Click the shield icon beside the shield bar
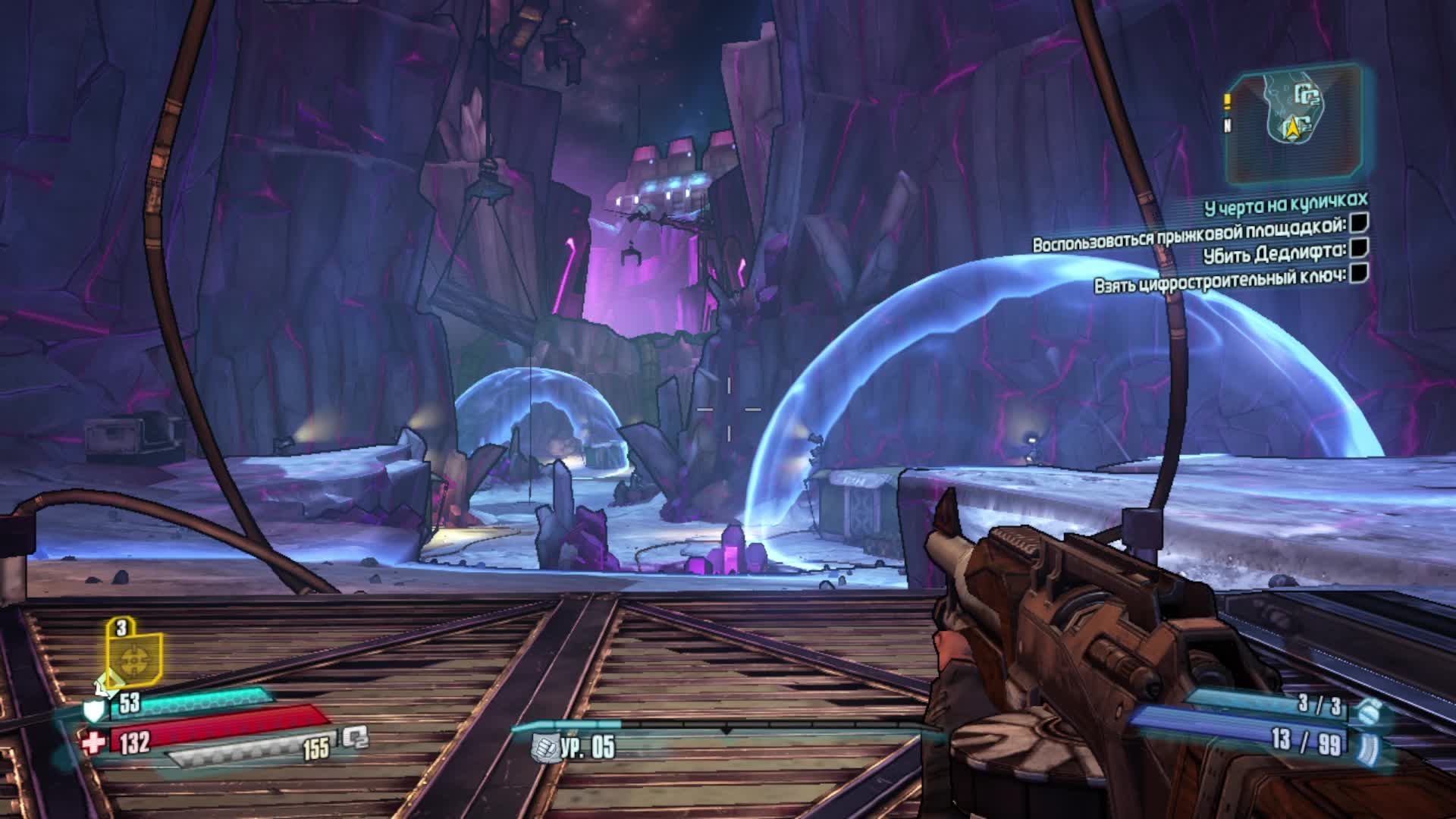The image size is (1456, 819). pyautogui.click(x=93, y=710)
